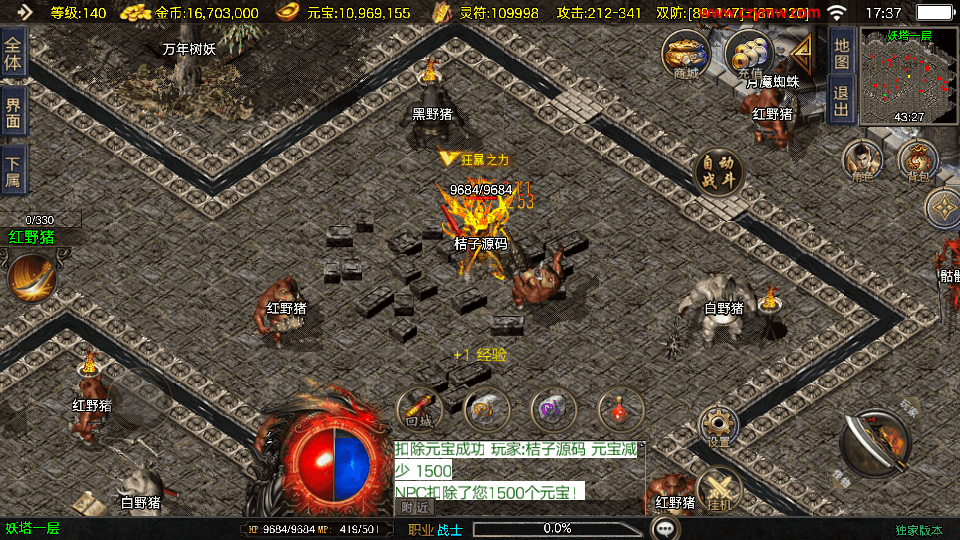Use the purple swirl scroll slot
The width and height of the screenshot is (960, 540).
pos(553,408)
